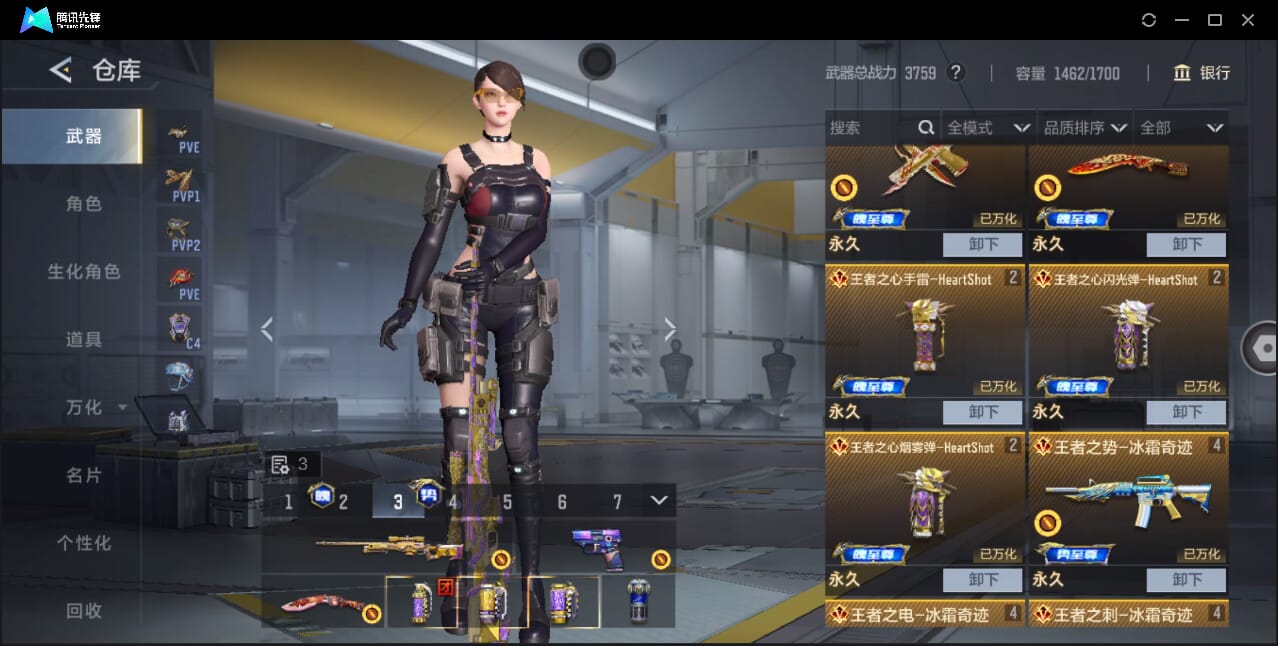Go back using the 仓库 arrow

[61, 70]
